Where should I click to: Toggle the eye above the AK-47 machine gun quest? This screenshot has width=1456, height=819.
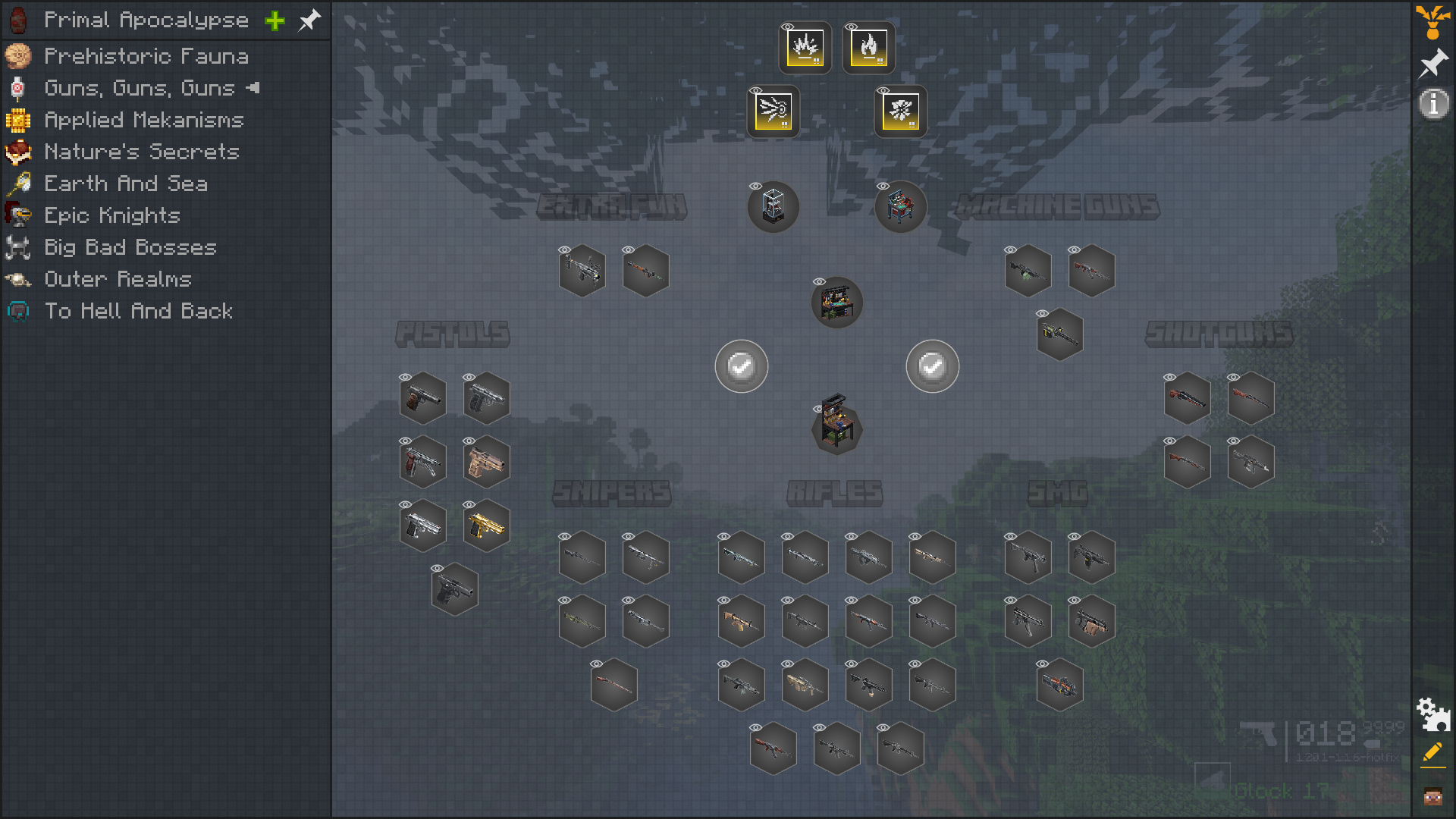[1075, 248]
